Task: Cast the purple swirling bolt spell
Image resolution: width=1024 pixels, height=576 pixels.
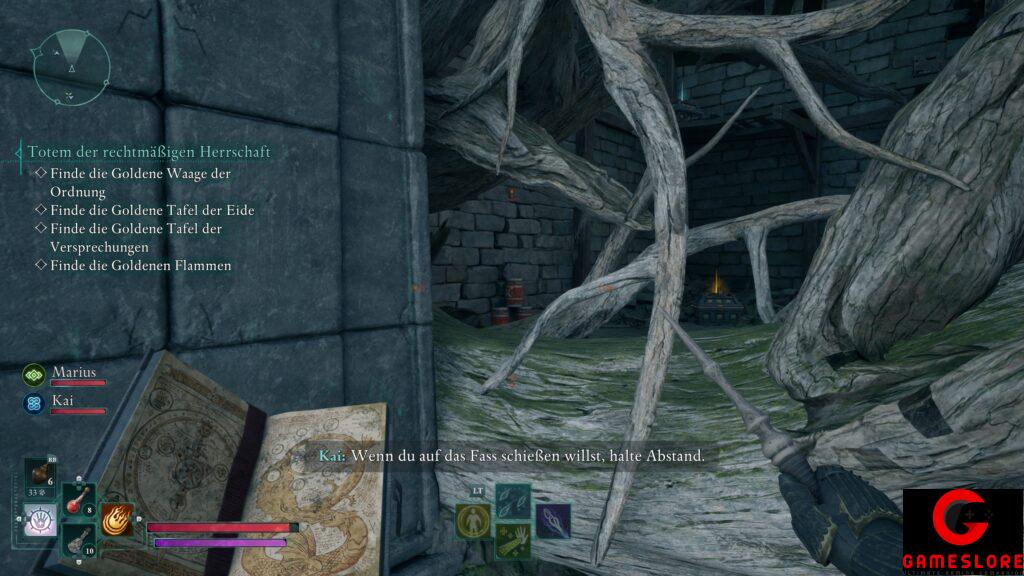Action: (x=552, y=520)
